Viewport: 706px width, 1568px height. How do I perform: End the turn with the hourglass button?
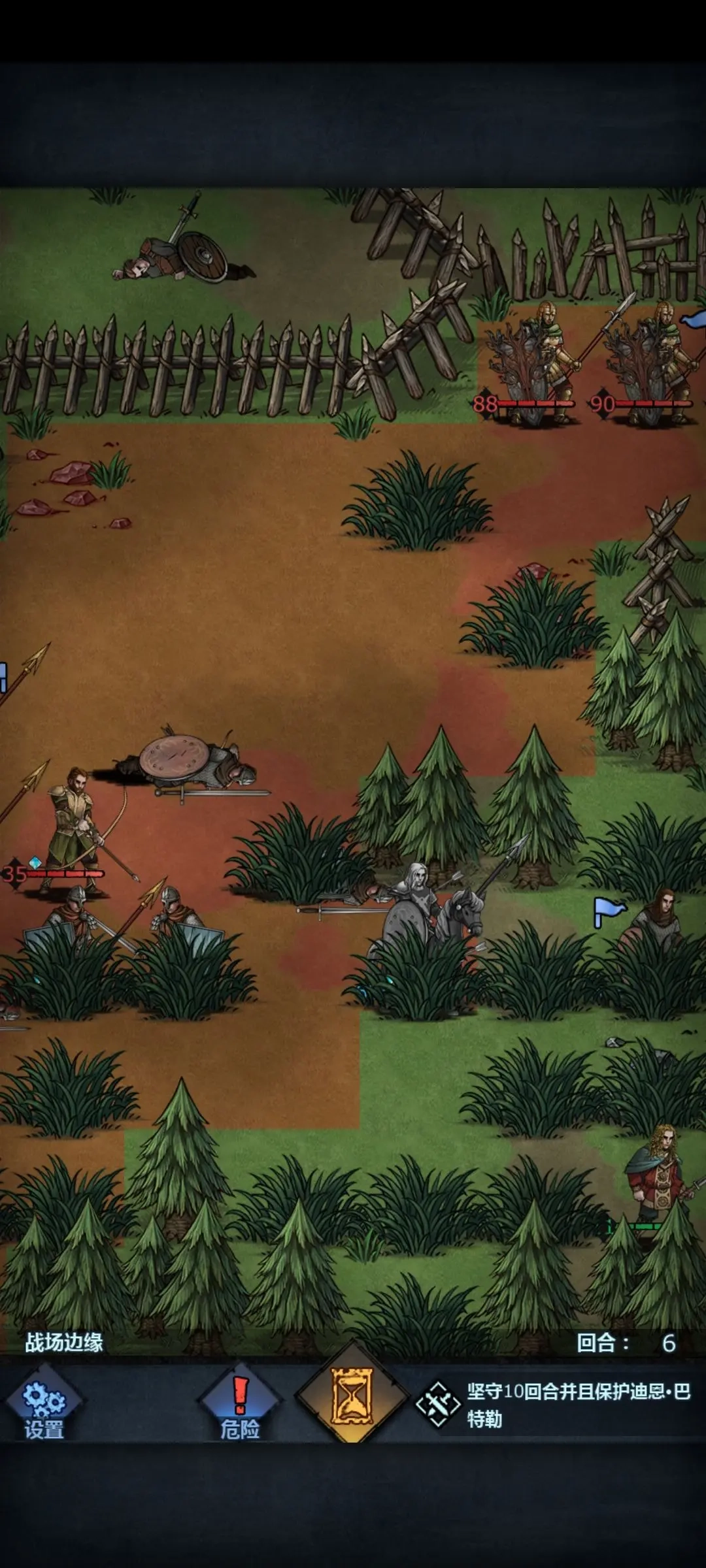coord(352,1397)
